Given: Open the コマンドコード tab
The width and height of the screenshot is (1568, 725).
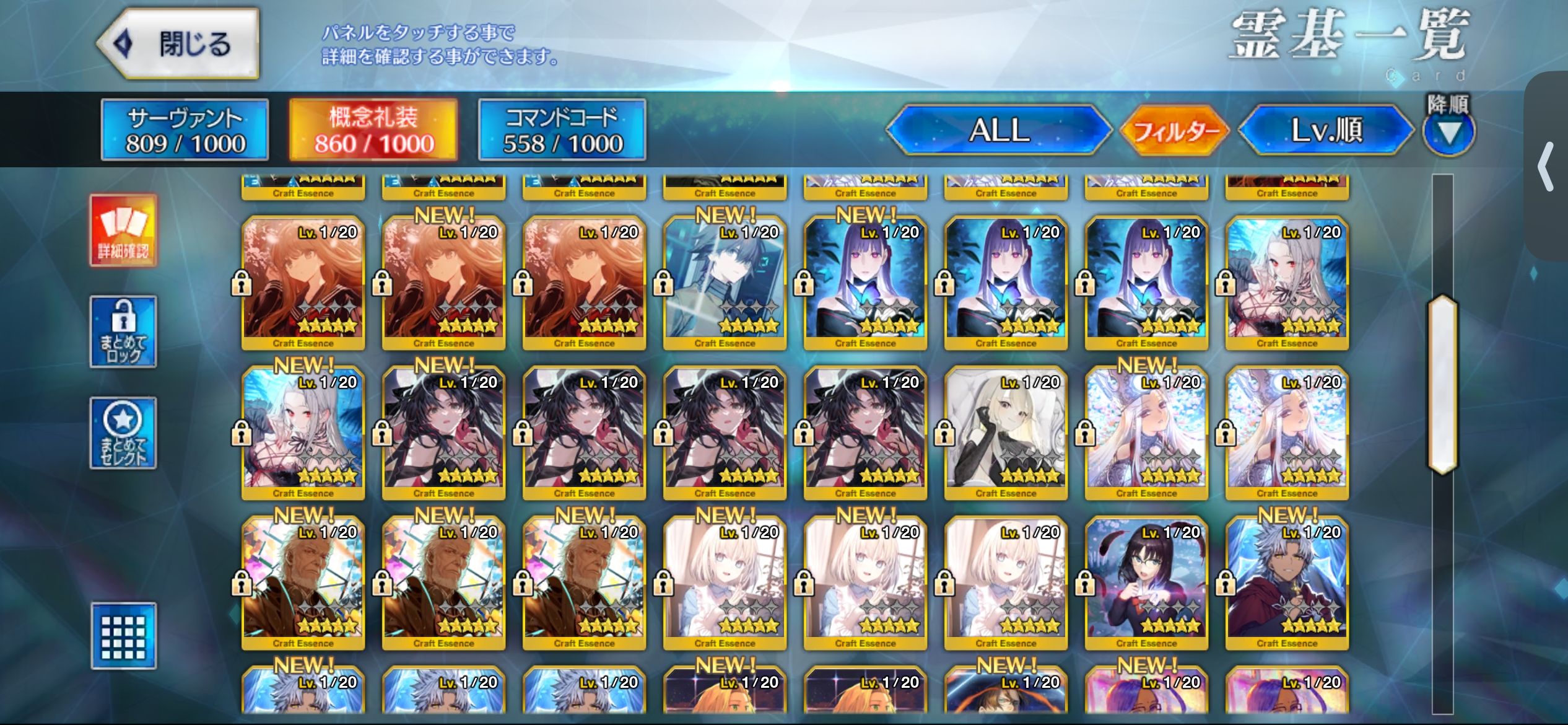Looking at the screenshot, I should 562,130.
